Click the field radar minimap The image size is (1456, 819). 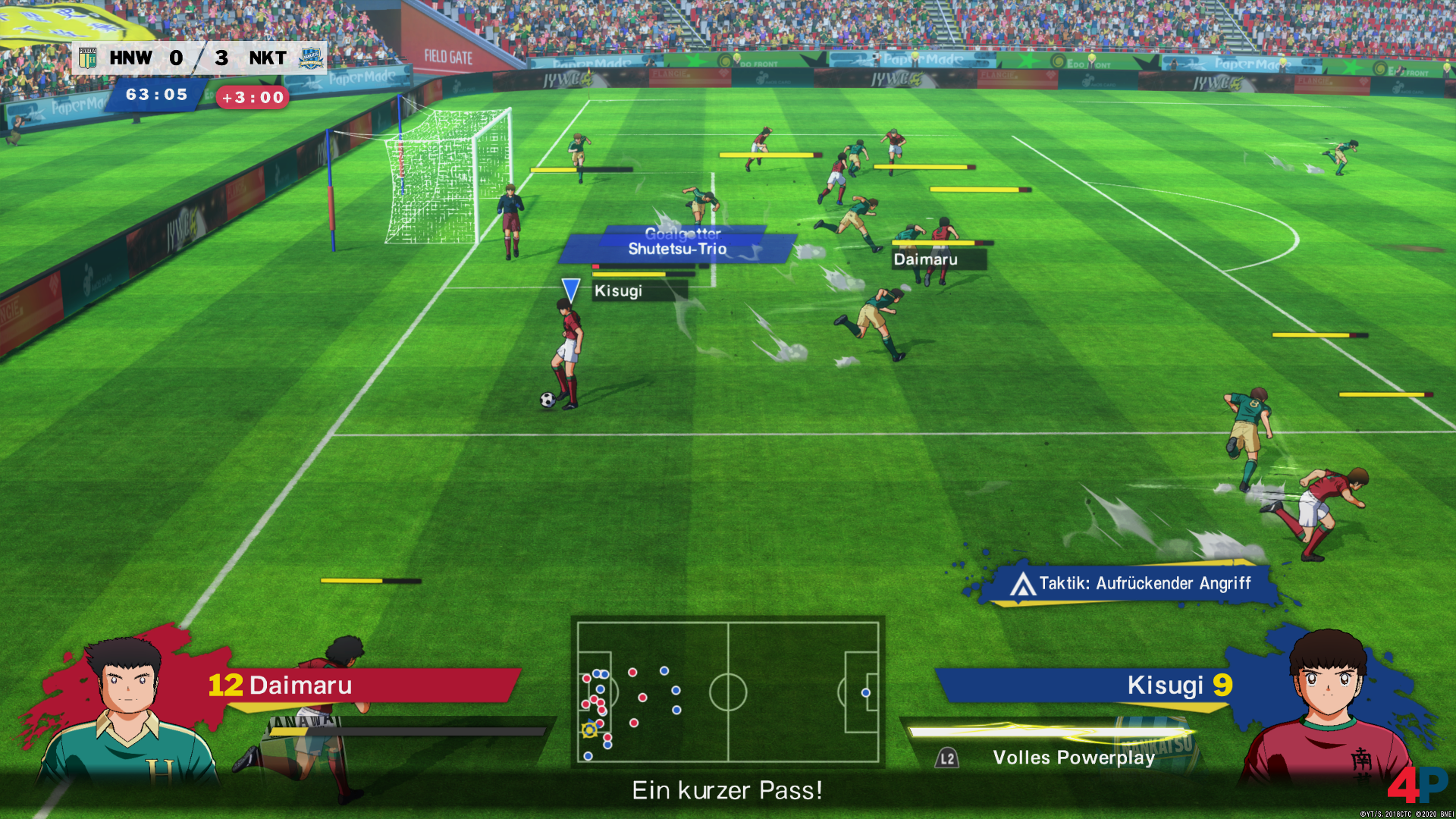(728, 692)
